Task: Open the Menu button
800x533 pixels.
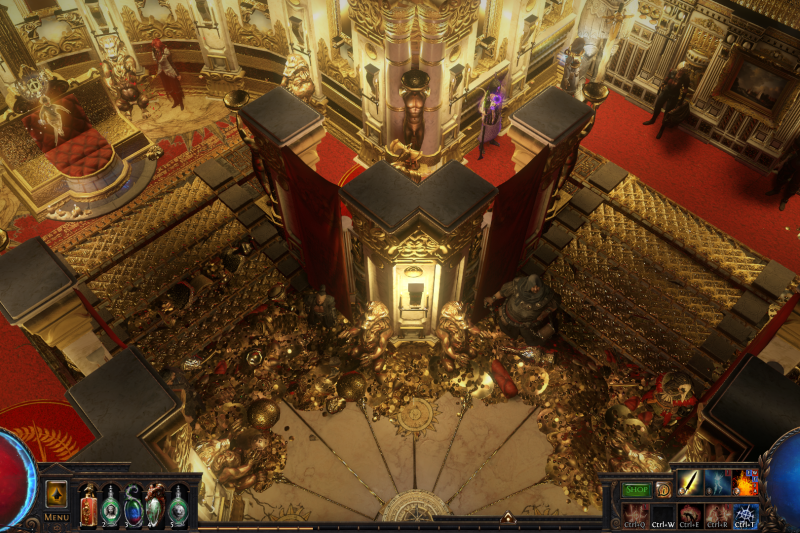Action: pos(56,517)
